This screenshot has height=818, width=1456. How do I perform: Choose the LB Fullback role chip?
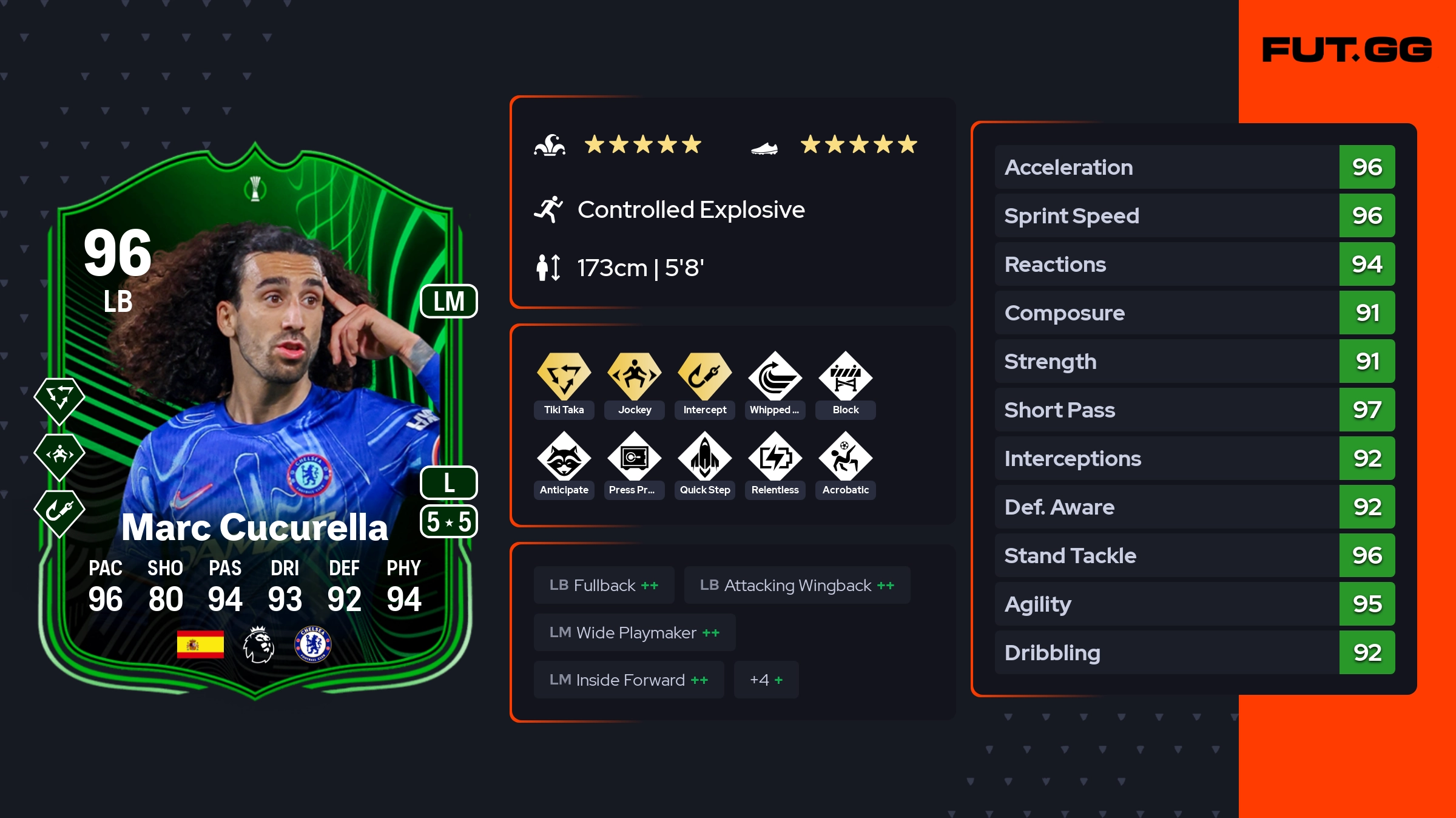[604, 586]
